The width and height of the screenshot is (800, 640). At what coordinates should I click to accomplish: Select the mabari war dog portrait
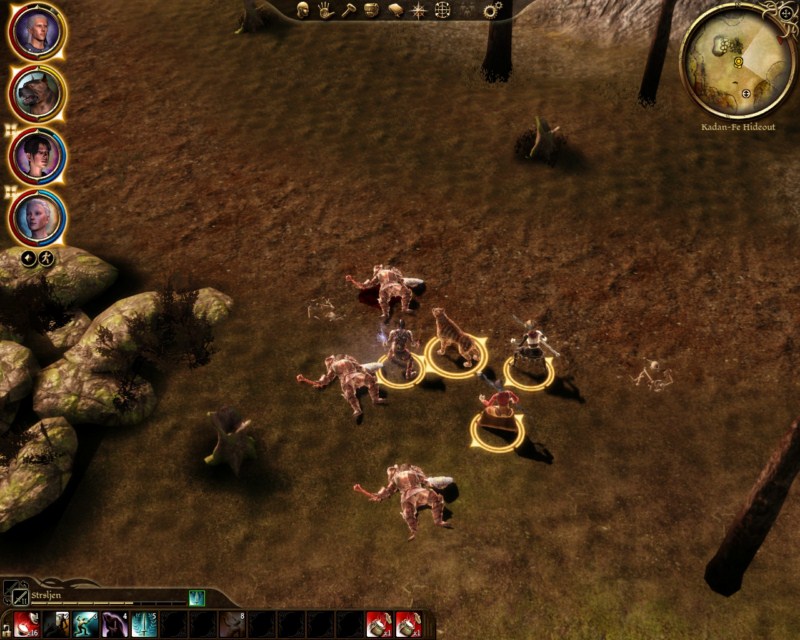(38, 93)
